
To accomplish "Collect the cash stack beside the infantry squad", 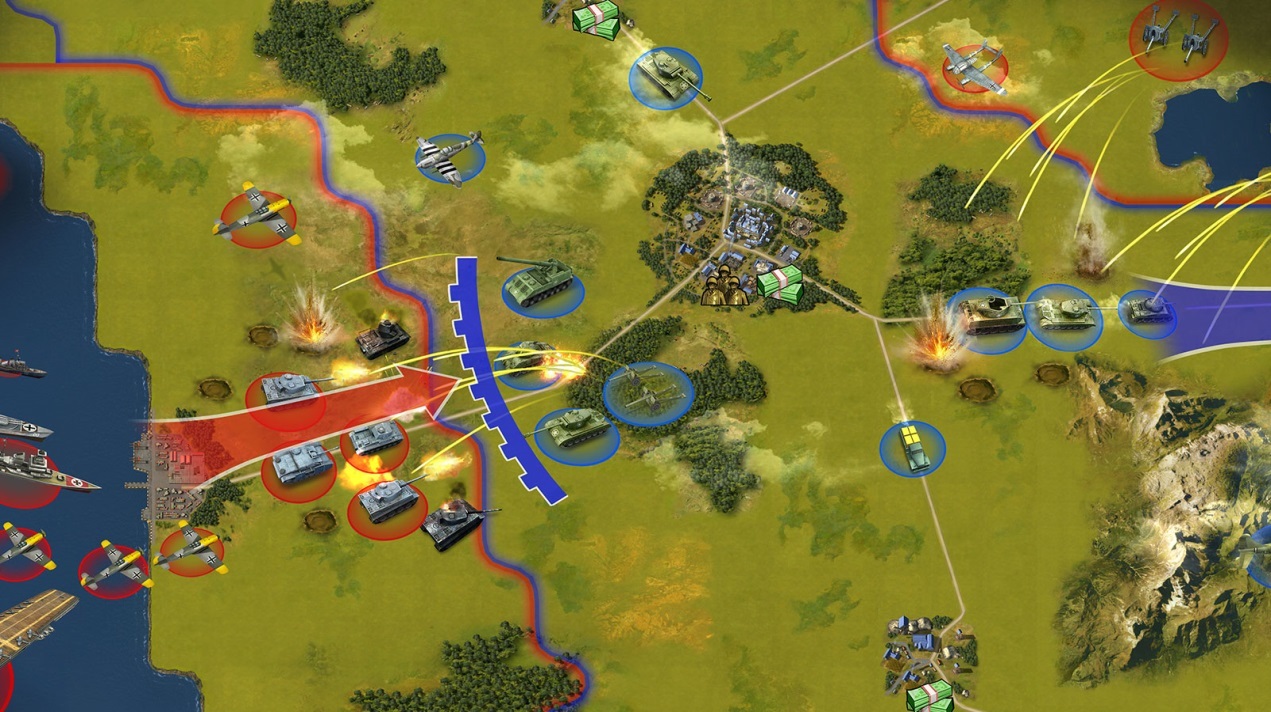I will [780, 285].
